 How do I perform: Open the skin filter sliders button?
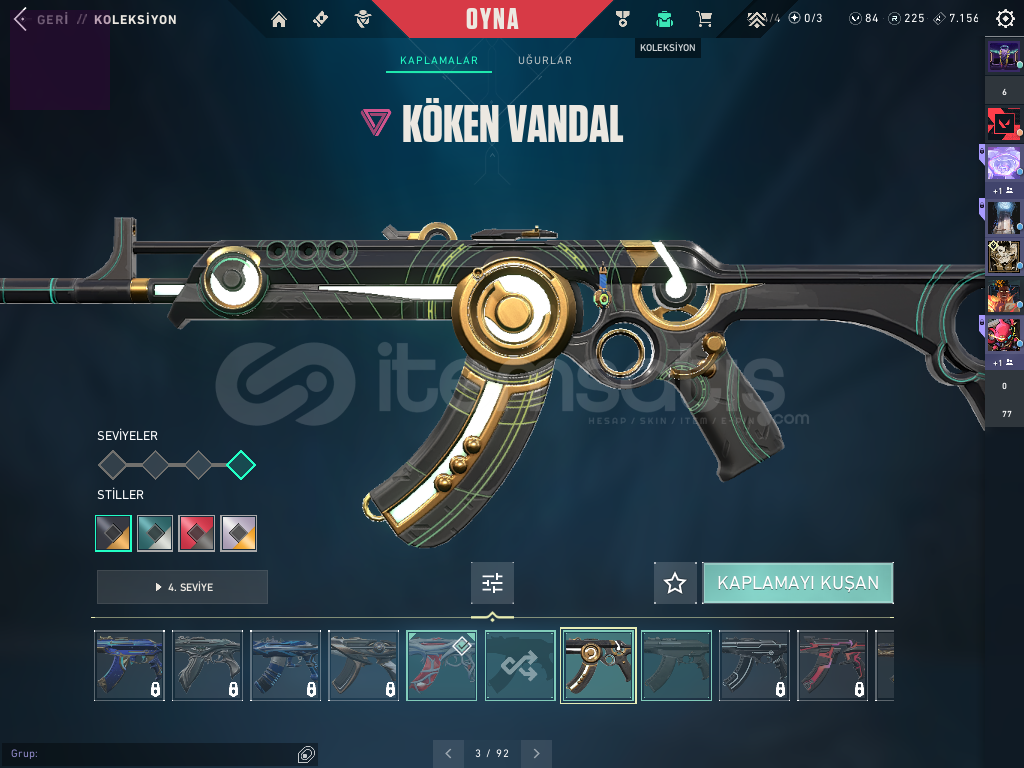pos(492,583)
